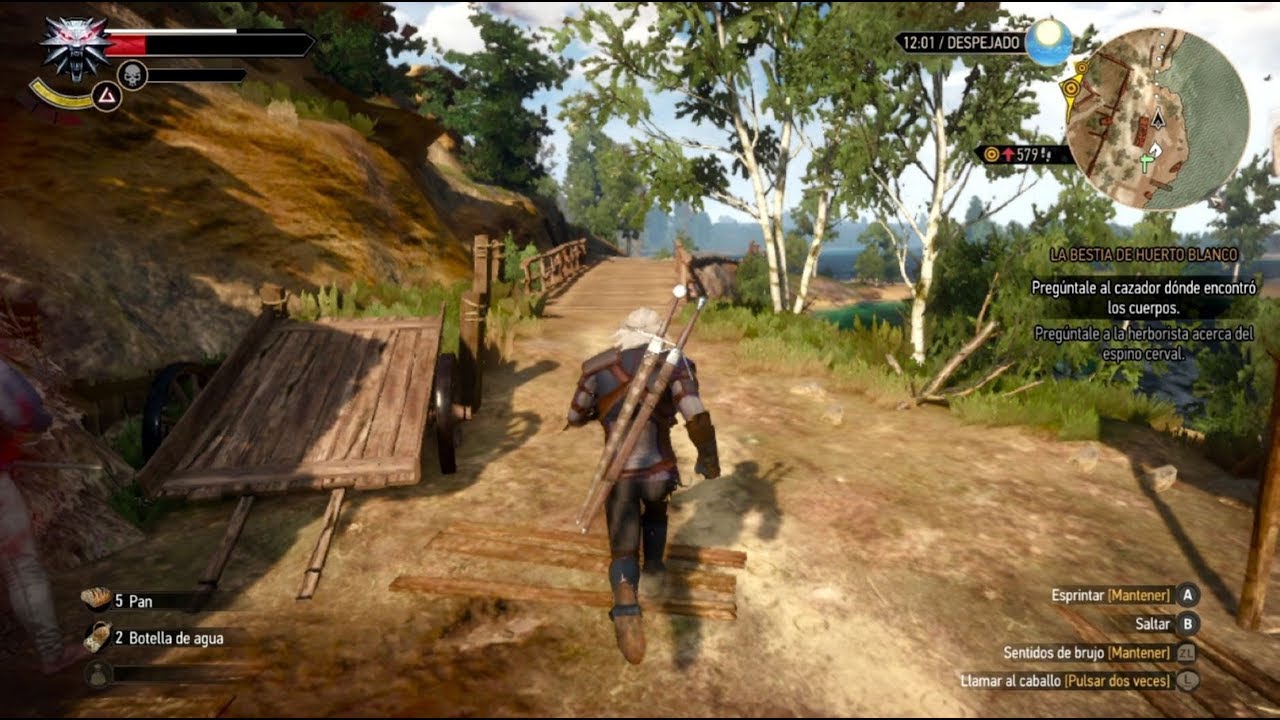Click the sun weather icon

point(1048,42)
